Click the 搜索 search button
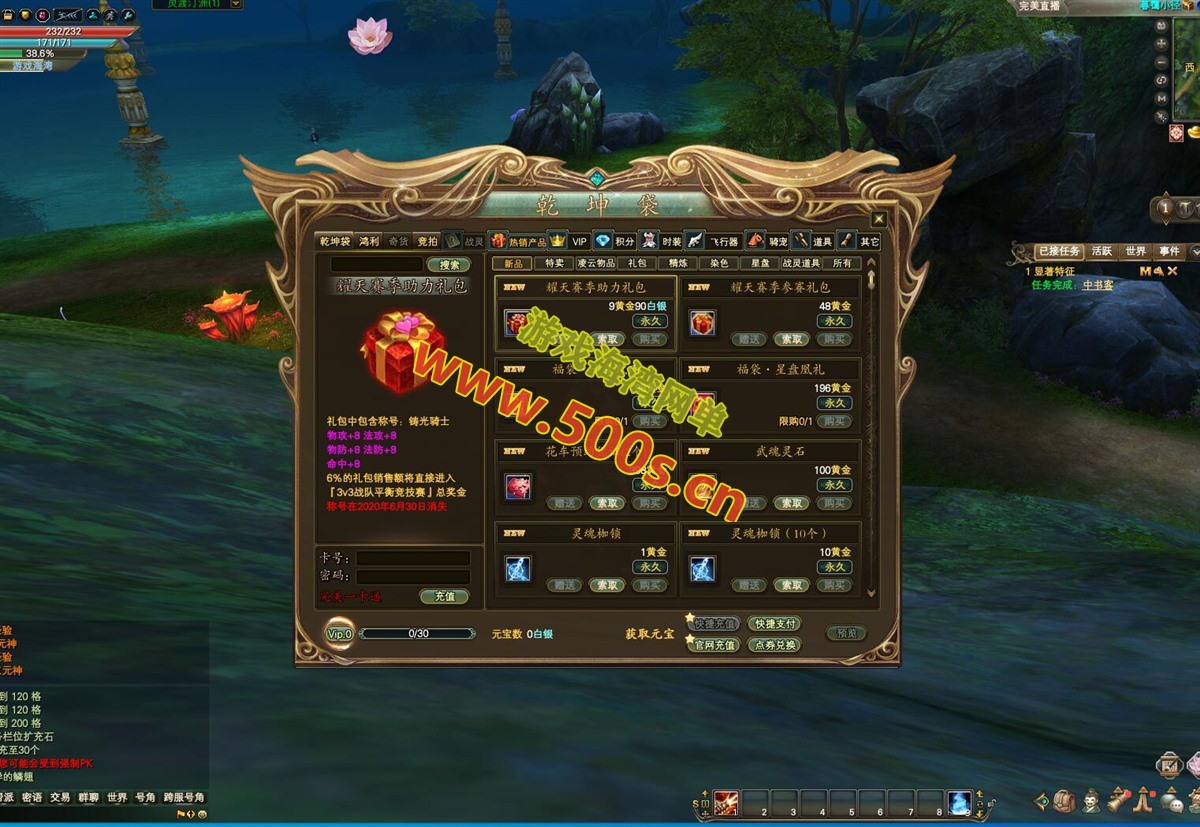 click(x=448, y=265)
